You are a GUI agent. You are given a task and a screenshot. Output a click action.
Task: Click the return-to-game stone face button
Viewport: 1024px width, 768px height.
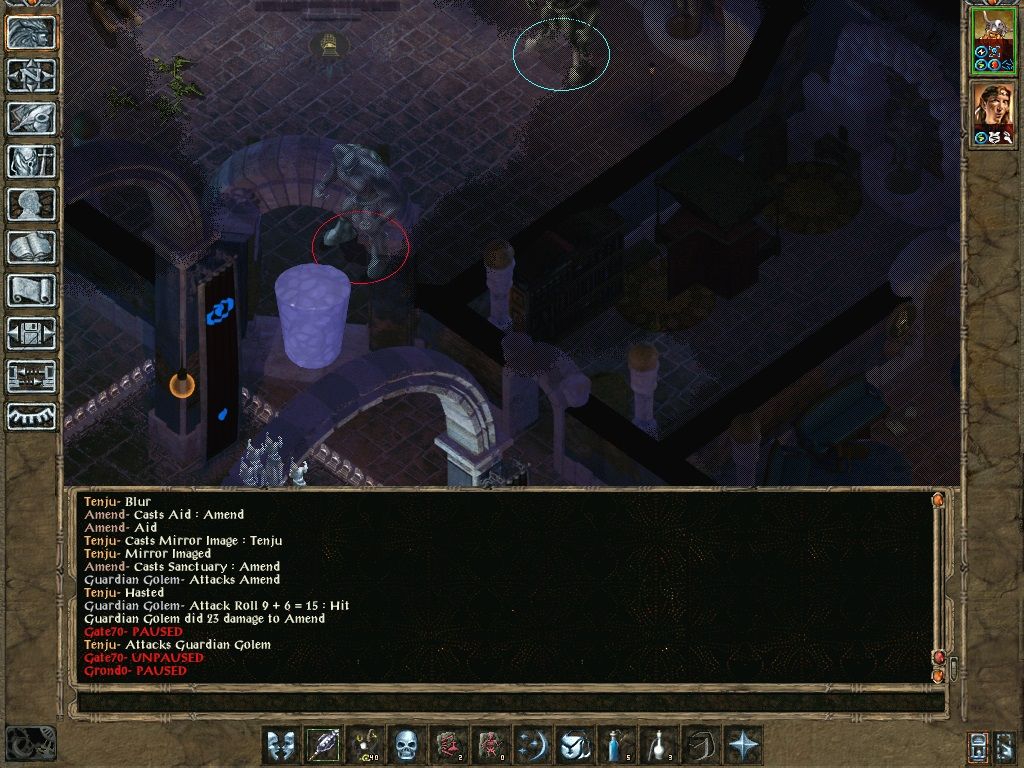point(31,32)
